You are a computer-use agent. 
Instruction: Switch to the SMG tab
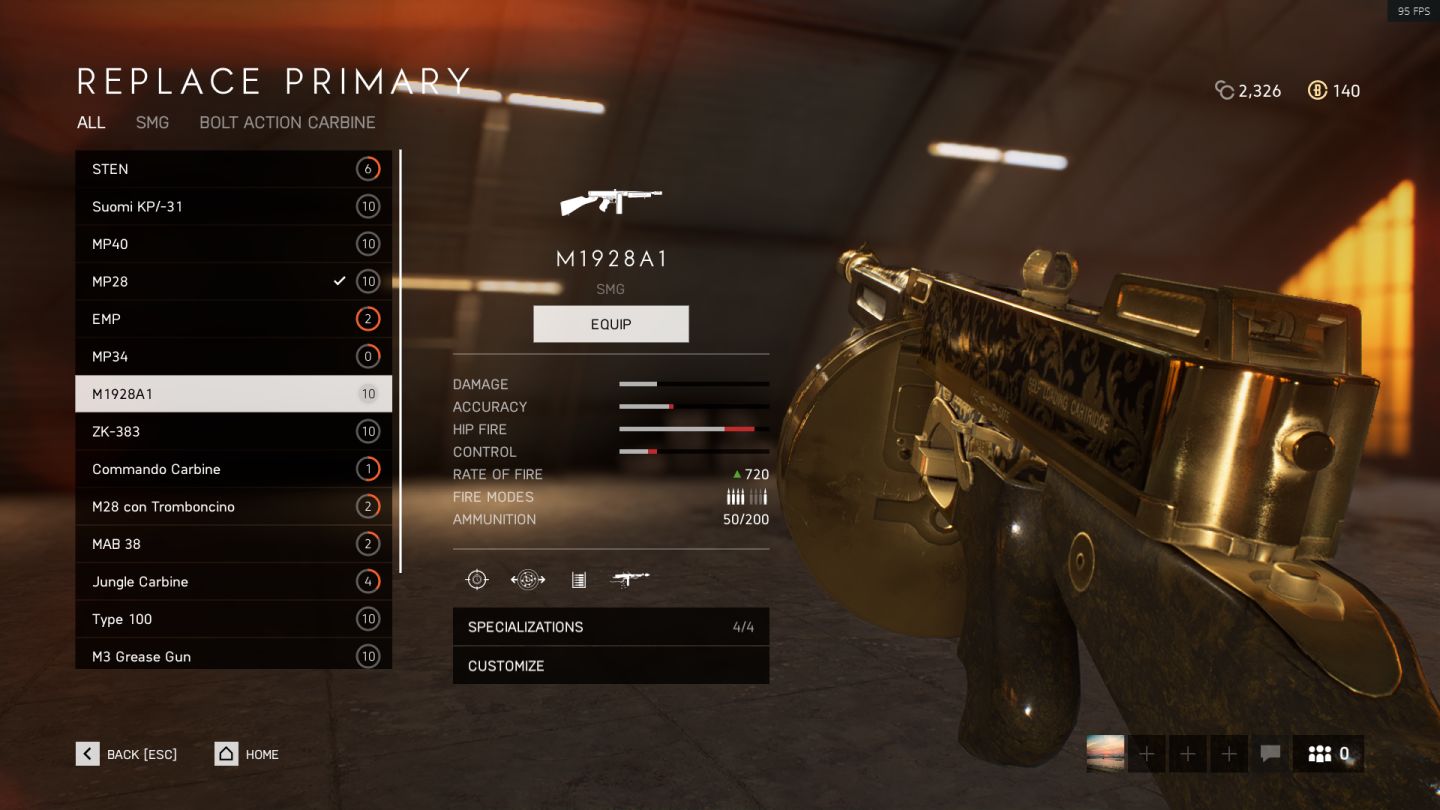(152, 122)
